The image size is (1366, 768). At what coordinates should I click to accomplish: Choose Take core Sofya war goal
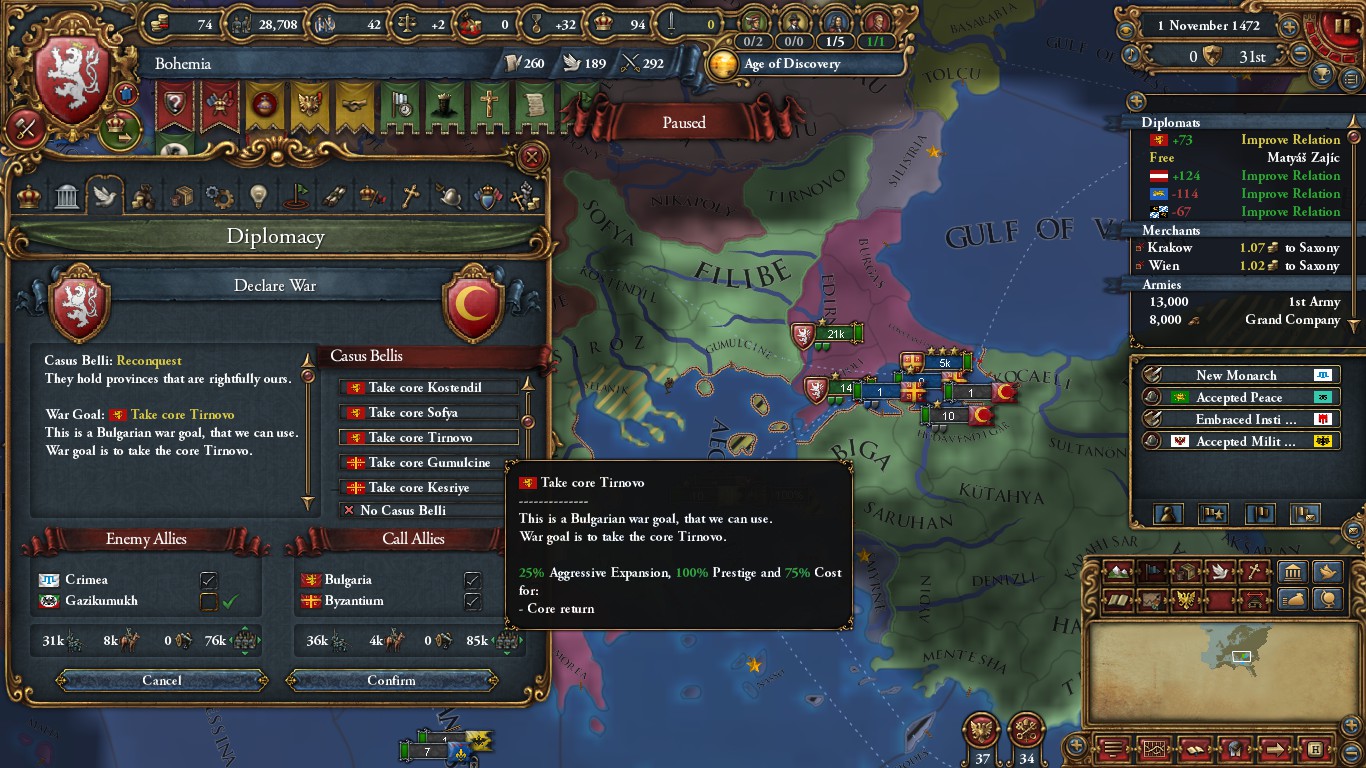pos(428,412)
